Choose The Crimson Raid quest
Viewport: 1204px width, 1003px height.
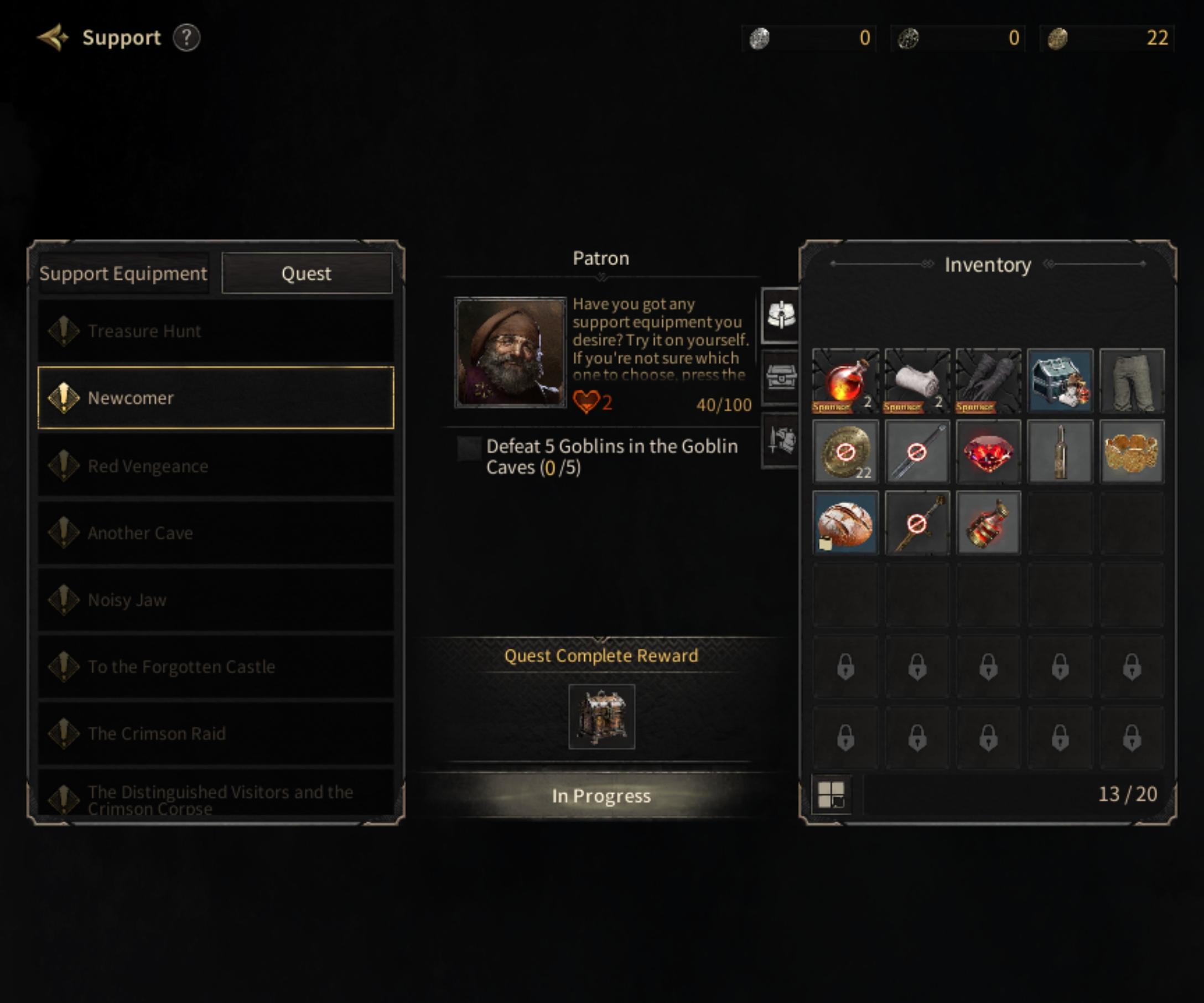point(216,733)
